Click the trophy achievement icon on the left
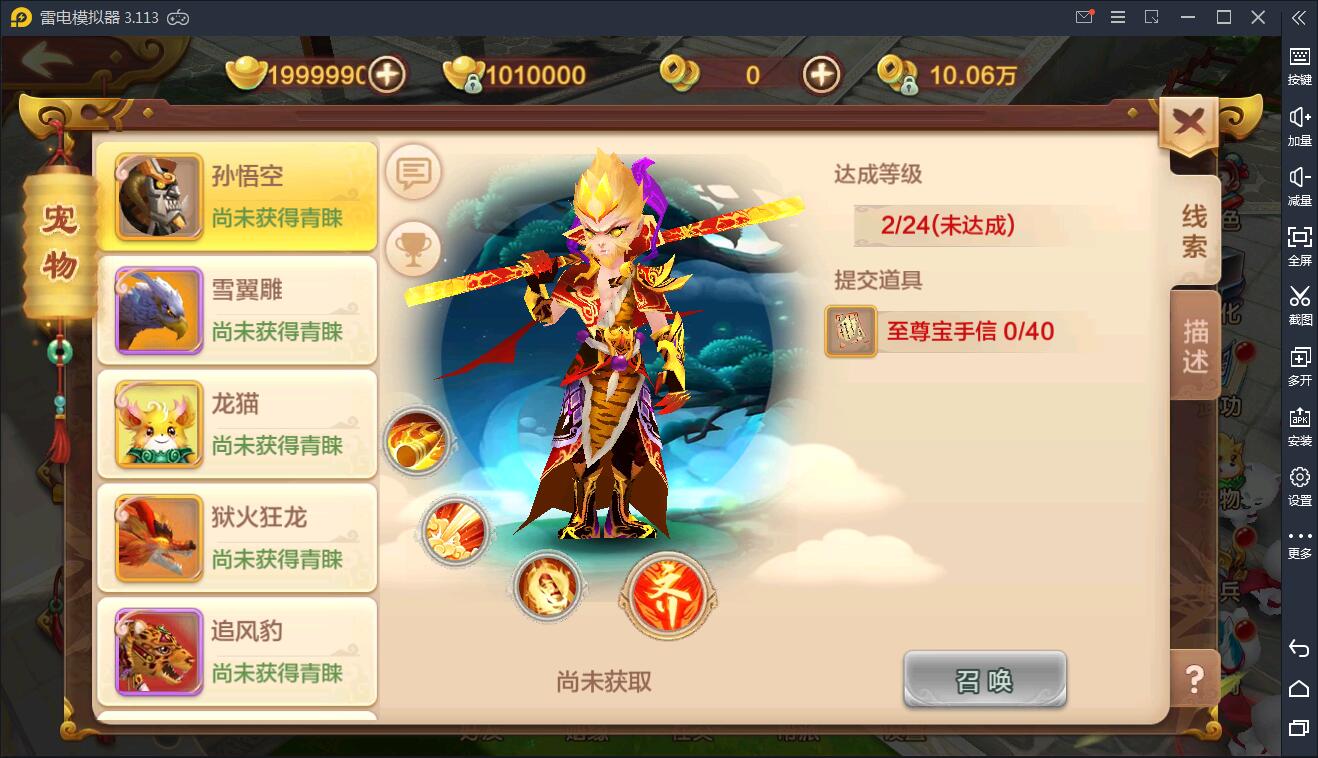This screenshot has width=1318, height=758. click(414, 248)
